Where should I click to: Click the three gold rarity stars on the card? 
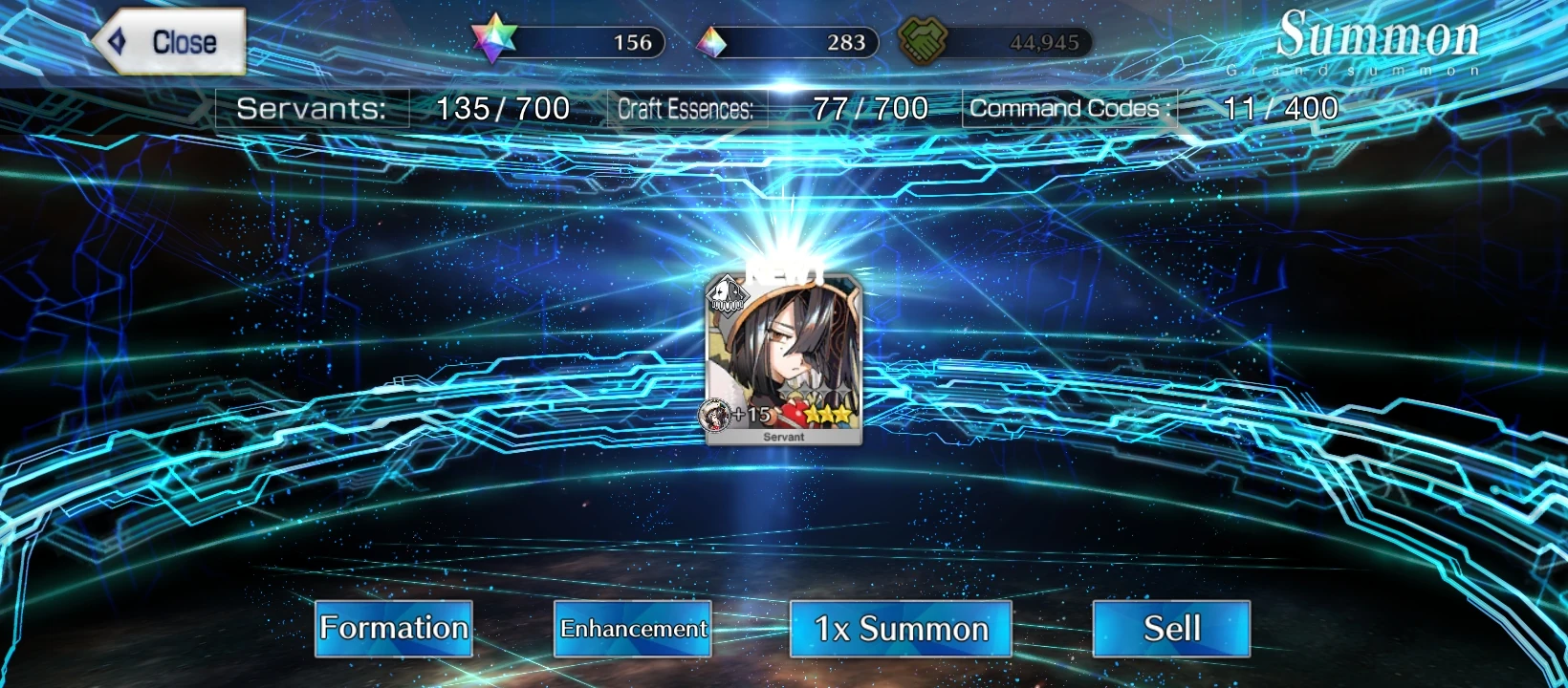(x=826, y=413)
